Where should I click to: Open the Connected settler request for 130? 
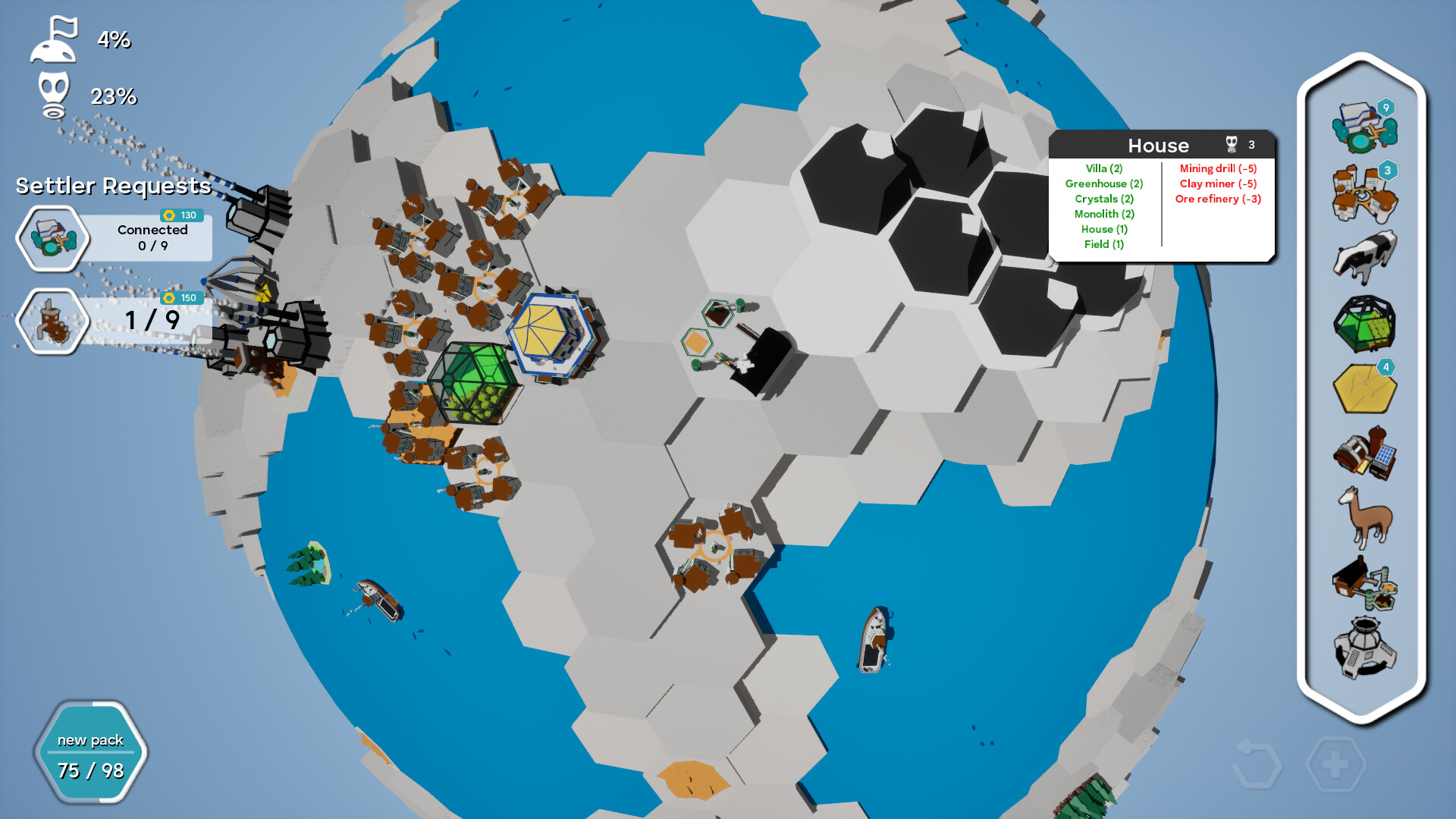[x=112, y=236]
